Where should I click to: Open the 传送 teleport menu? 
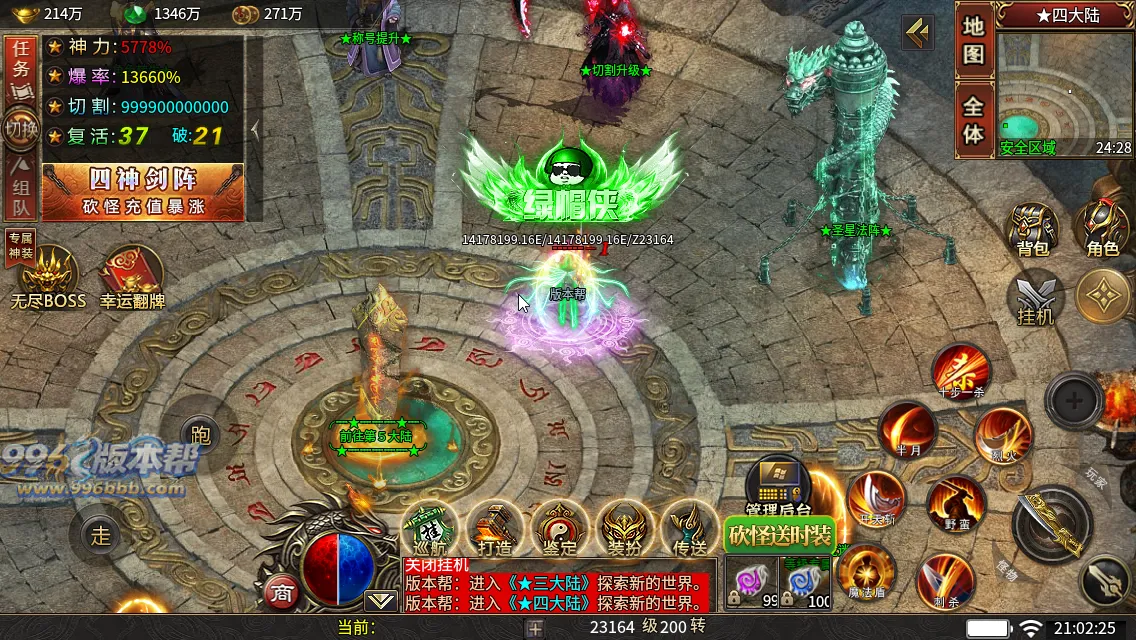(x=689, y=527)
